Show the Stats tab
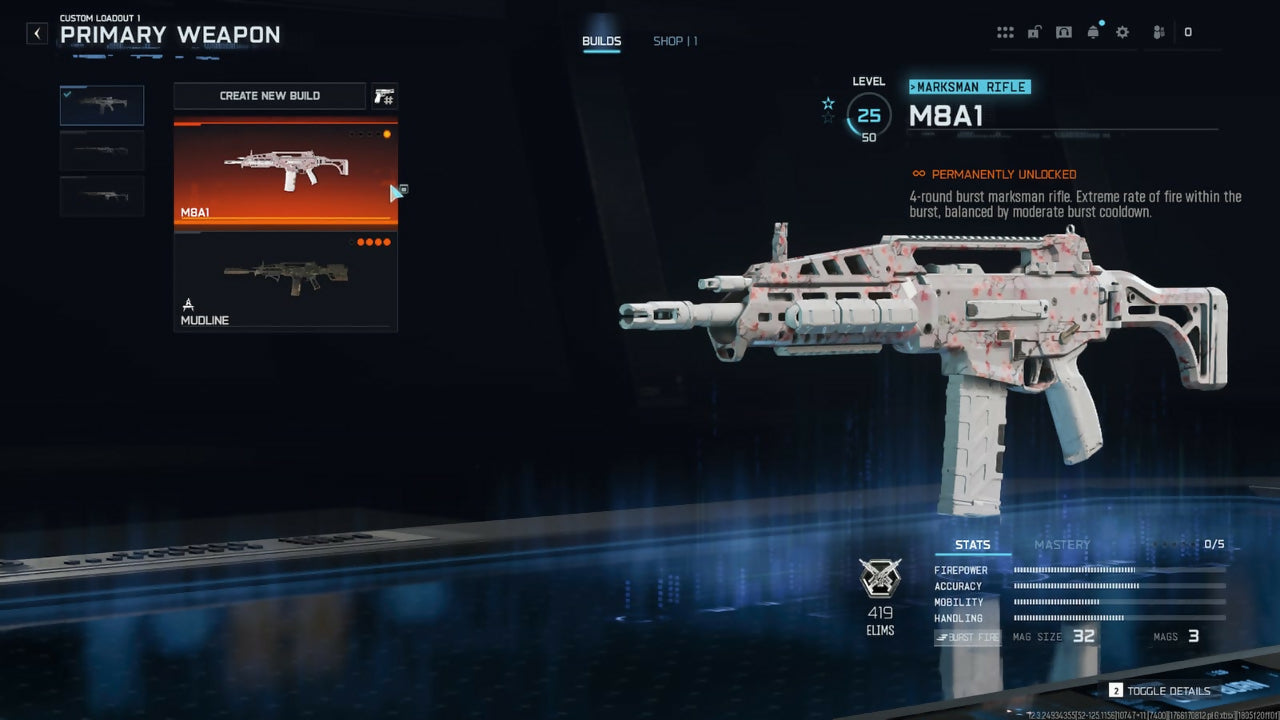 972,545
